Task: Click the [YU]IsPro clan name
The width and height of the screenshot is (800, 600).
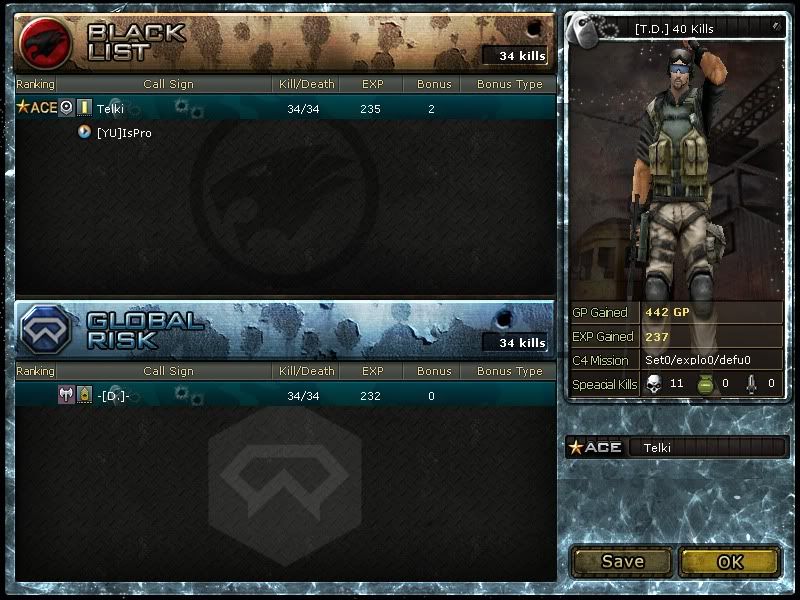Action: pyautogui.click(x=124, y=132)
